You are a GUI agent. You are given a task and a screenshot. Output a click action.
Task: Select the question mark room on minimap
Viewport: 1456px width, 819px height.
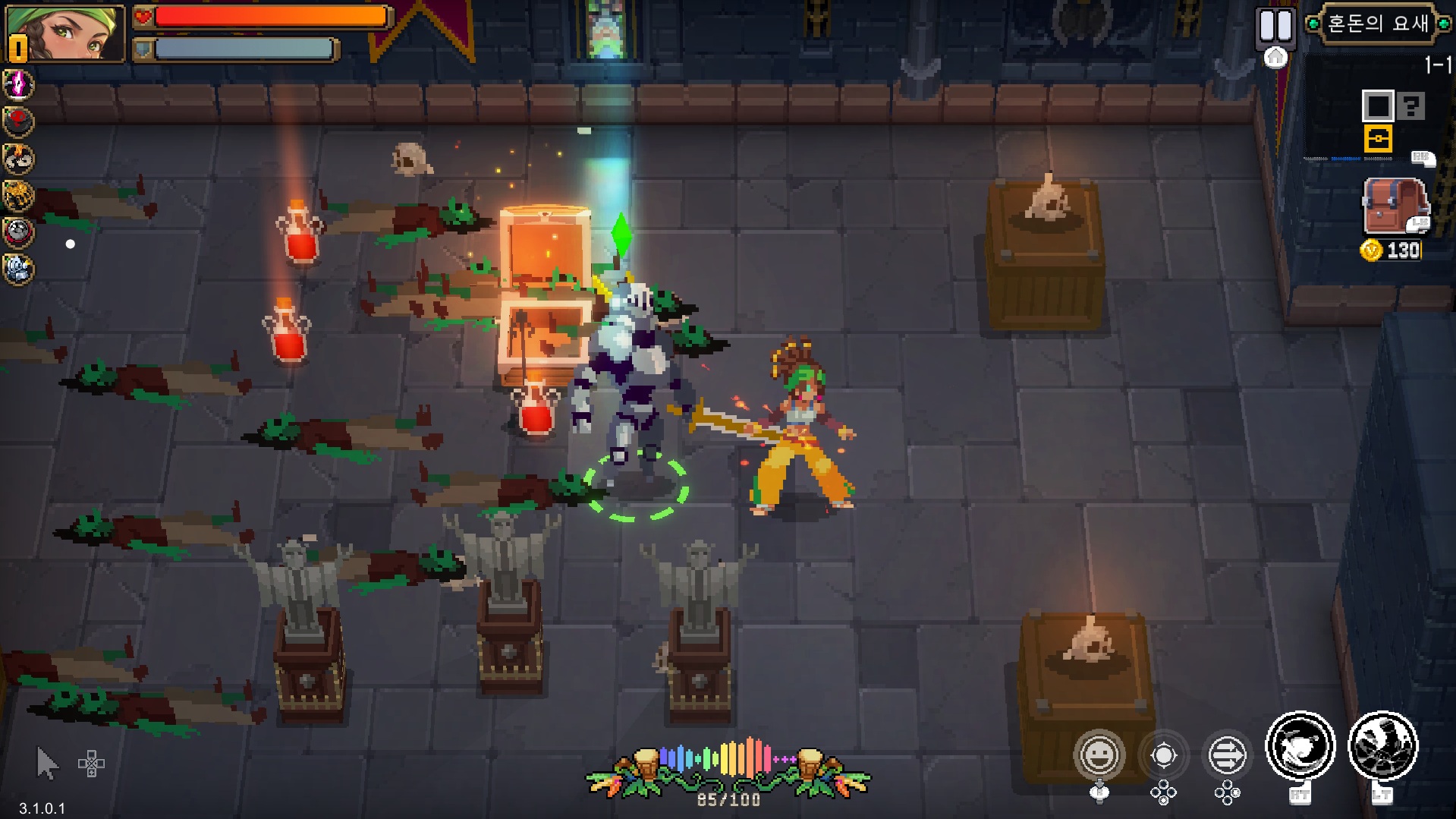click(1411, 106)
